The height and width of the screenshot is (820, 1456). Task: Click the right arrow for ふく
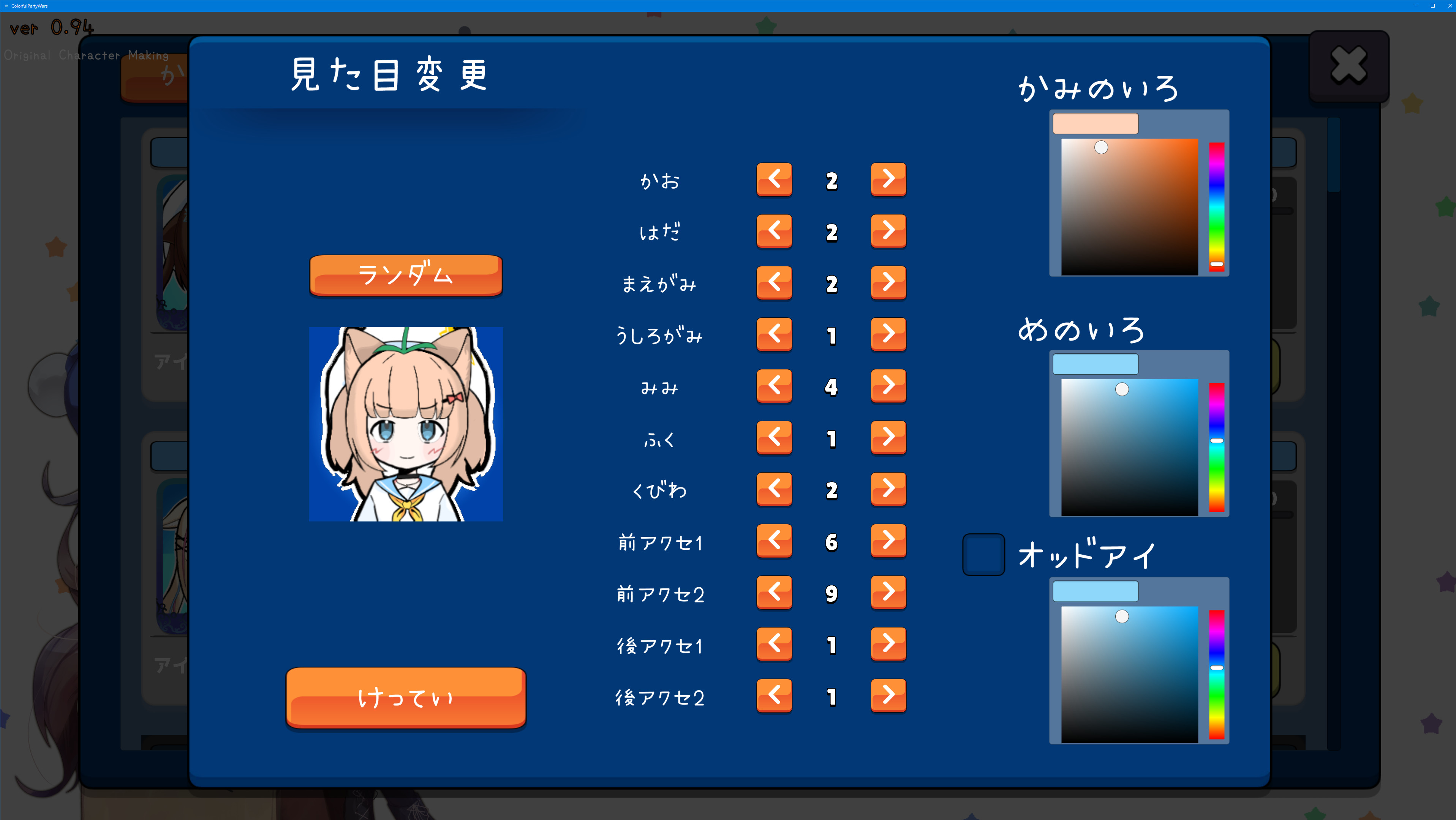pos(888,438)
